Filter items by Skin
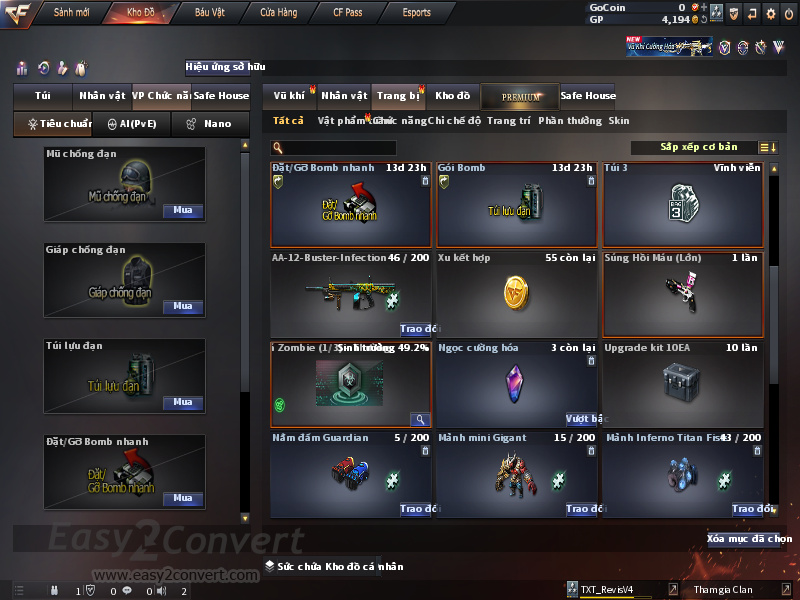This screenshot has height=600, width=800. pyautogui.click(x=619, y=121)
